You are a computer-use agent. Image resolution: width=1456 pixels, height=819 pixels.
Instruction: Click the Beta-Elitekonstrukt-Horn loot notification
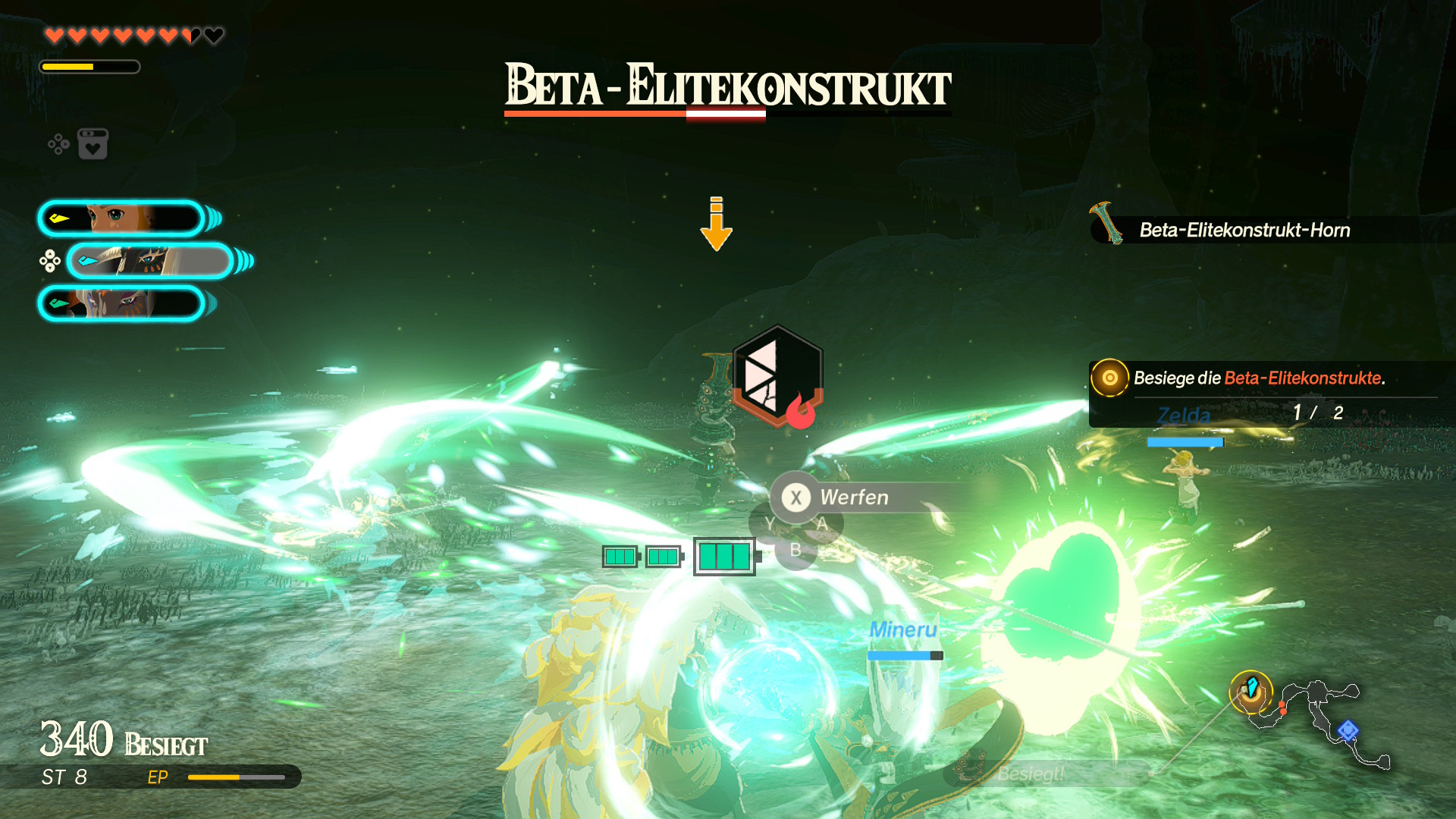click(x=1244, y=230)
